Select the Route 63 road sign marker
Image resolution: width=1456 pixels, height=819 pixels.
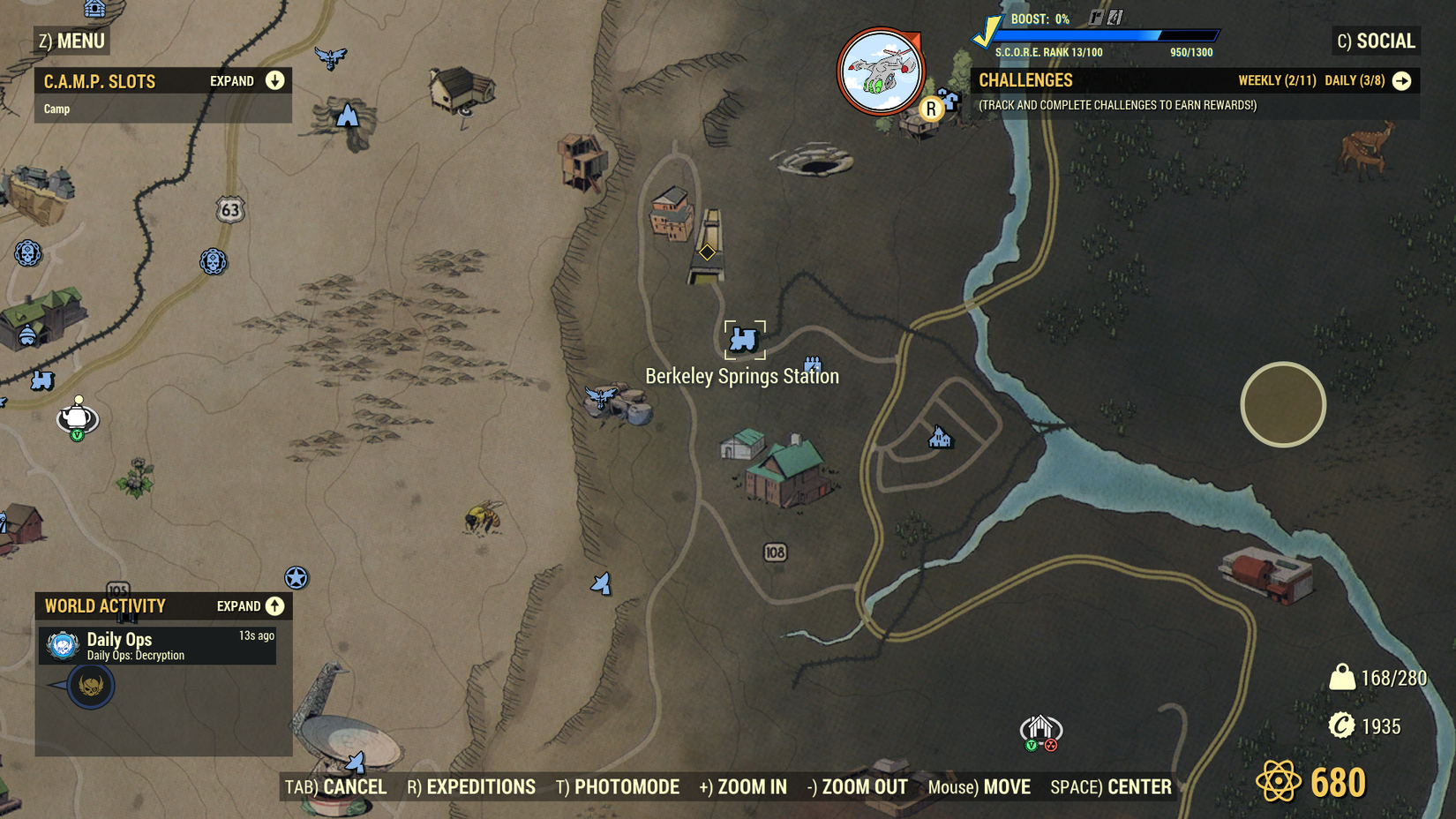coord(232,211)
